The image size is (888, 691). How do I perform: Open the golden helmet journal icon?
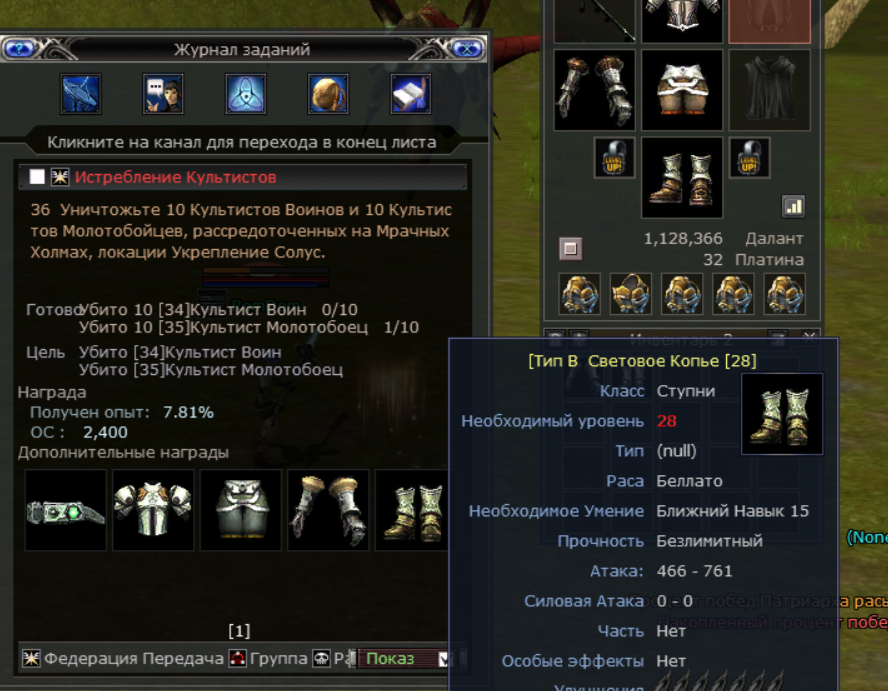(328, 94)
